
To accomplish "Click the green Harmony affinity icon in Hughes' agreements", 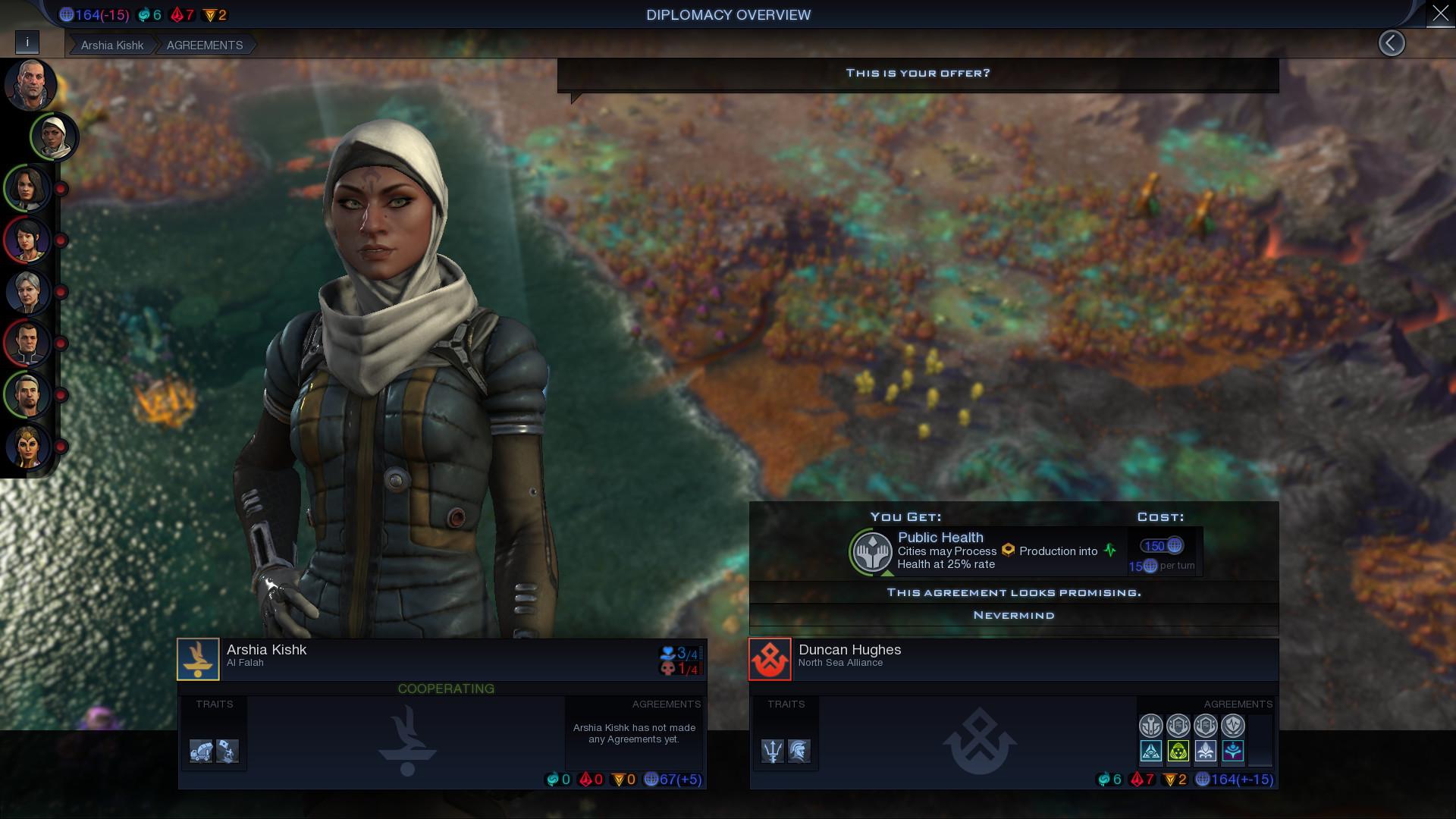I will pyautogui.click(x=1178, y=752).
